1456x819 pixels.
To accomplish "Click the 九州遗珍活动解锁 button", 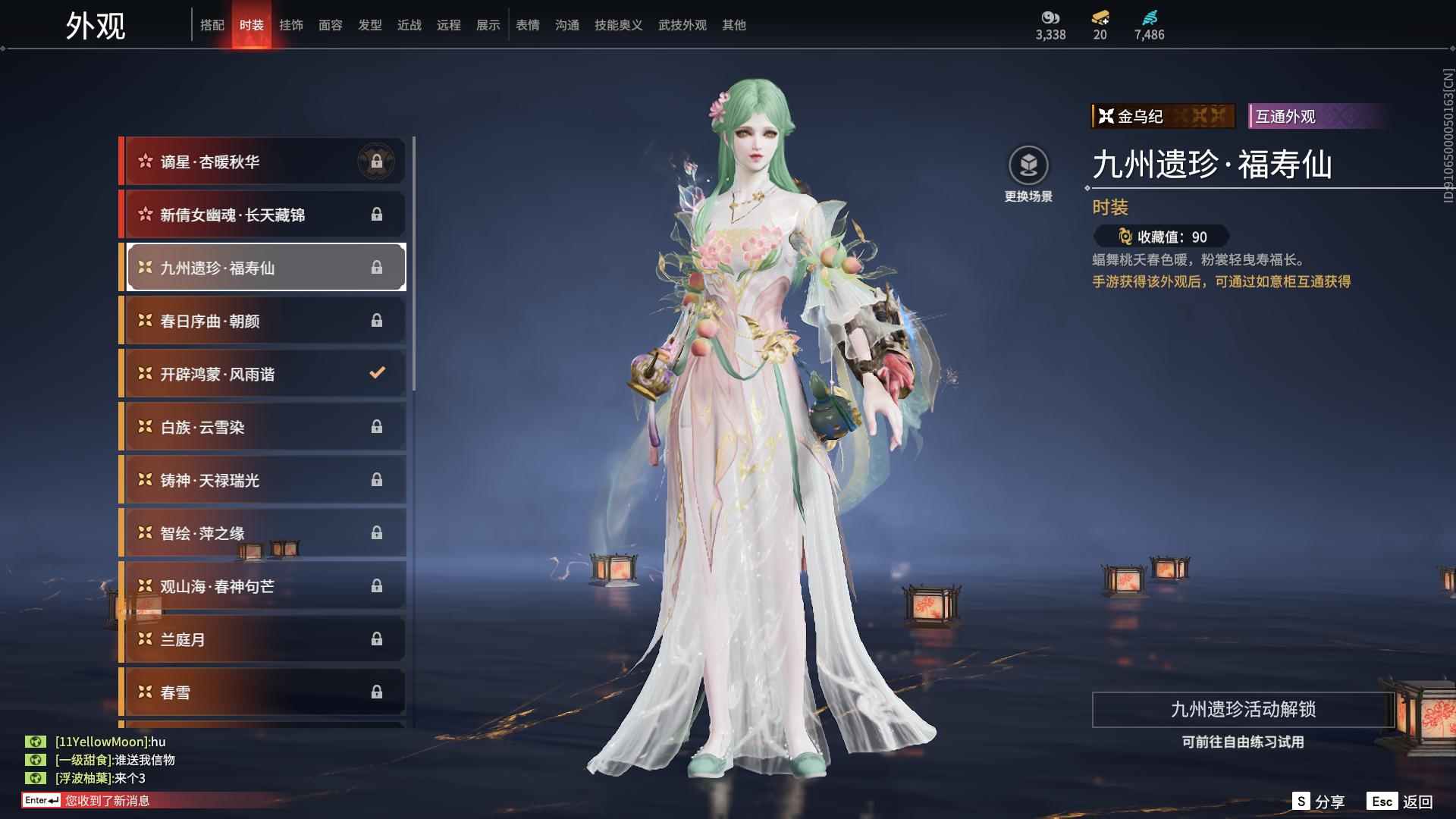I will tap(1243, 709).
